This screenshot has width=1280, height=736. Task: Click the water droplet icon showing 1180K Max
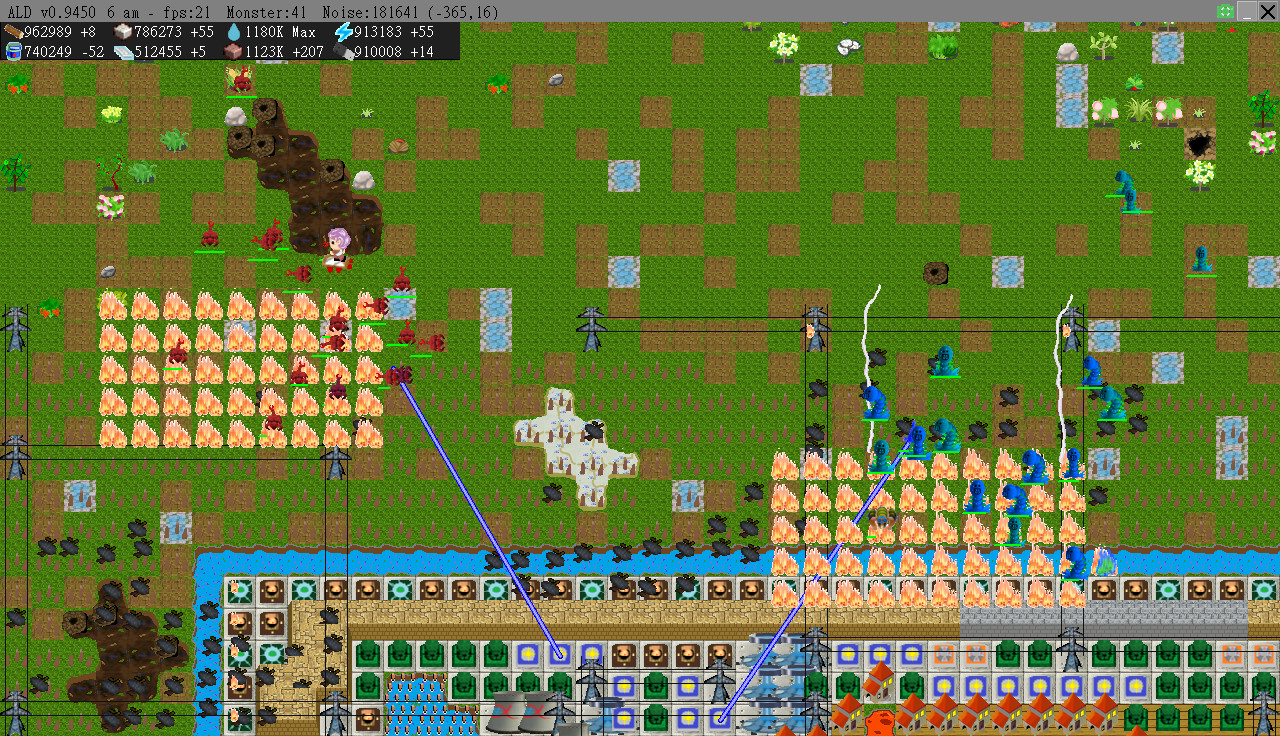(233, 32)
